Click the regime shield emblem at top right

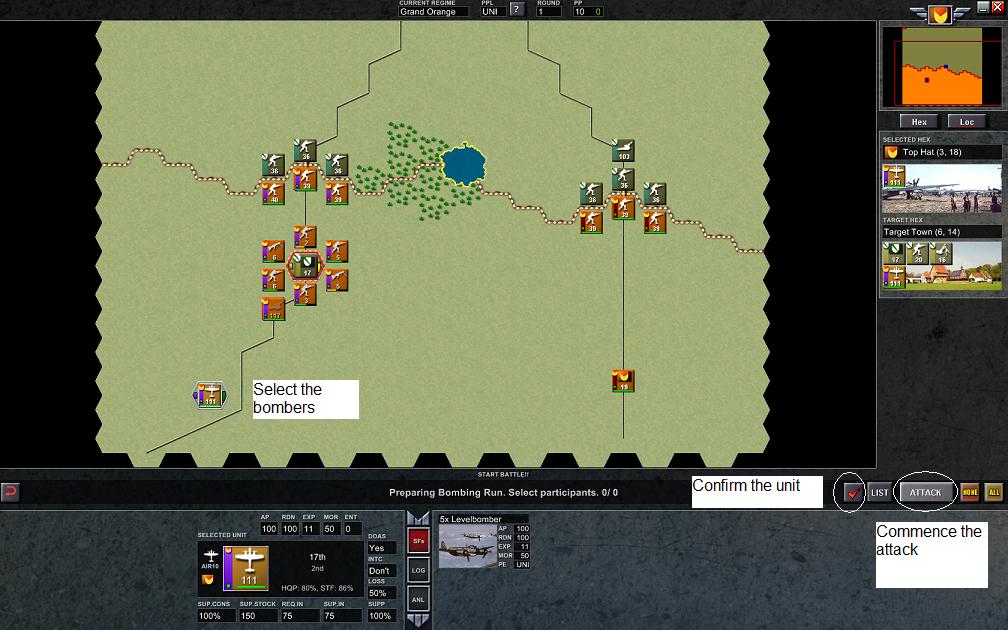pos(939,14)
